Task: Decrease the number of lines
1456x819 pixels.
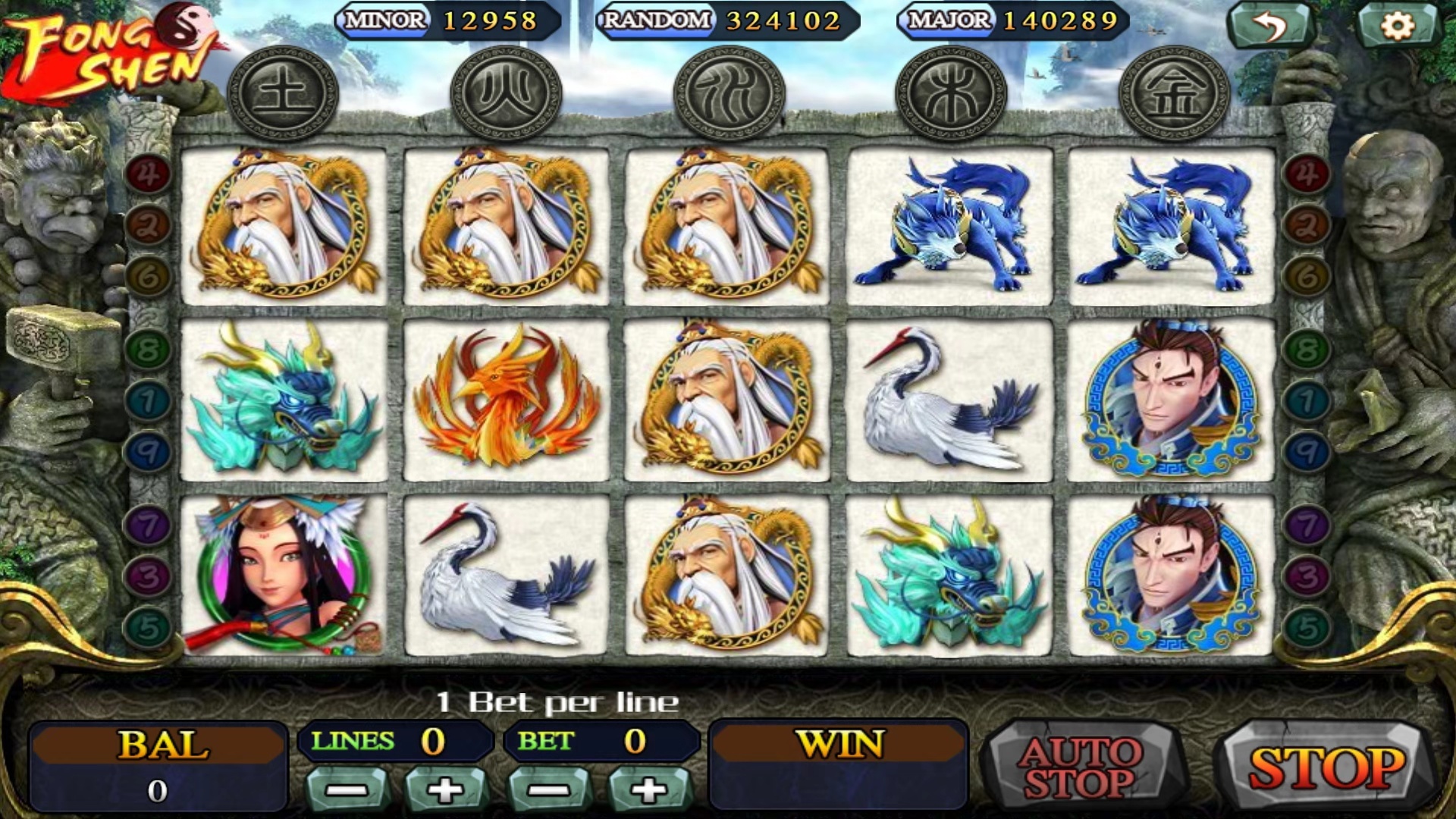Action: (347, 790)
